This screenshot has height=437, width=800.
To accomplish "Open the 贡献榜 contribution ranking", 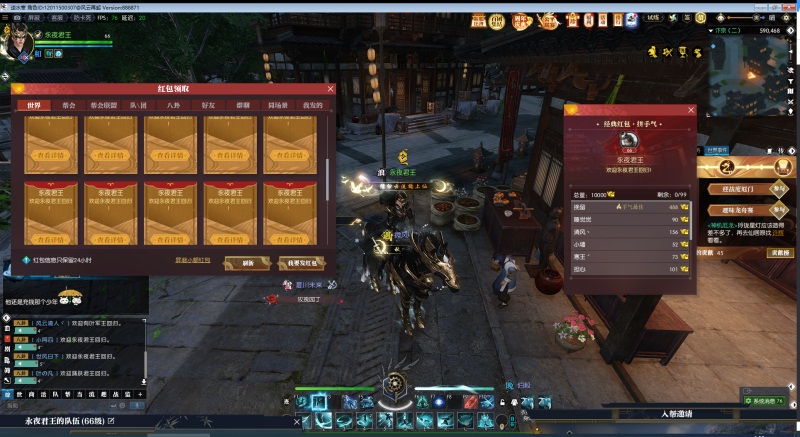I will 781,253.
